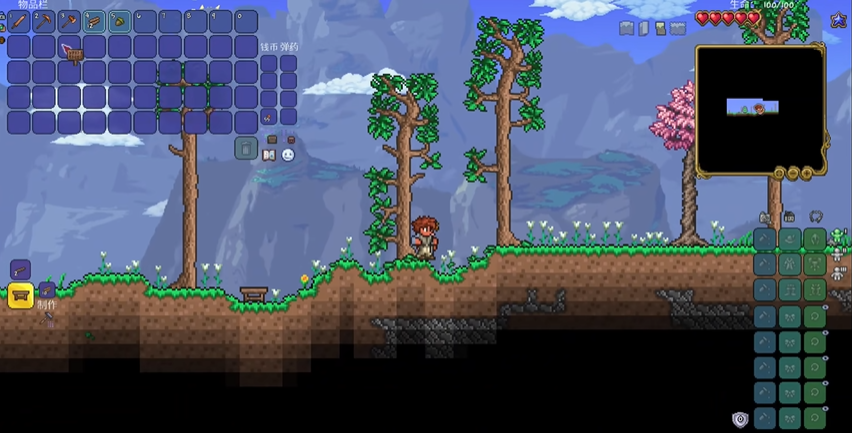Click the trash can slot

coord(246,148)
